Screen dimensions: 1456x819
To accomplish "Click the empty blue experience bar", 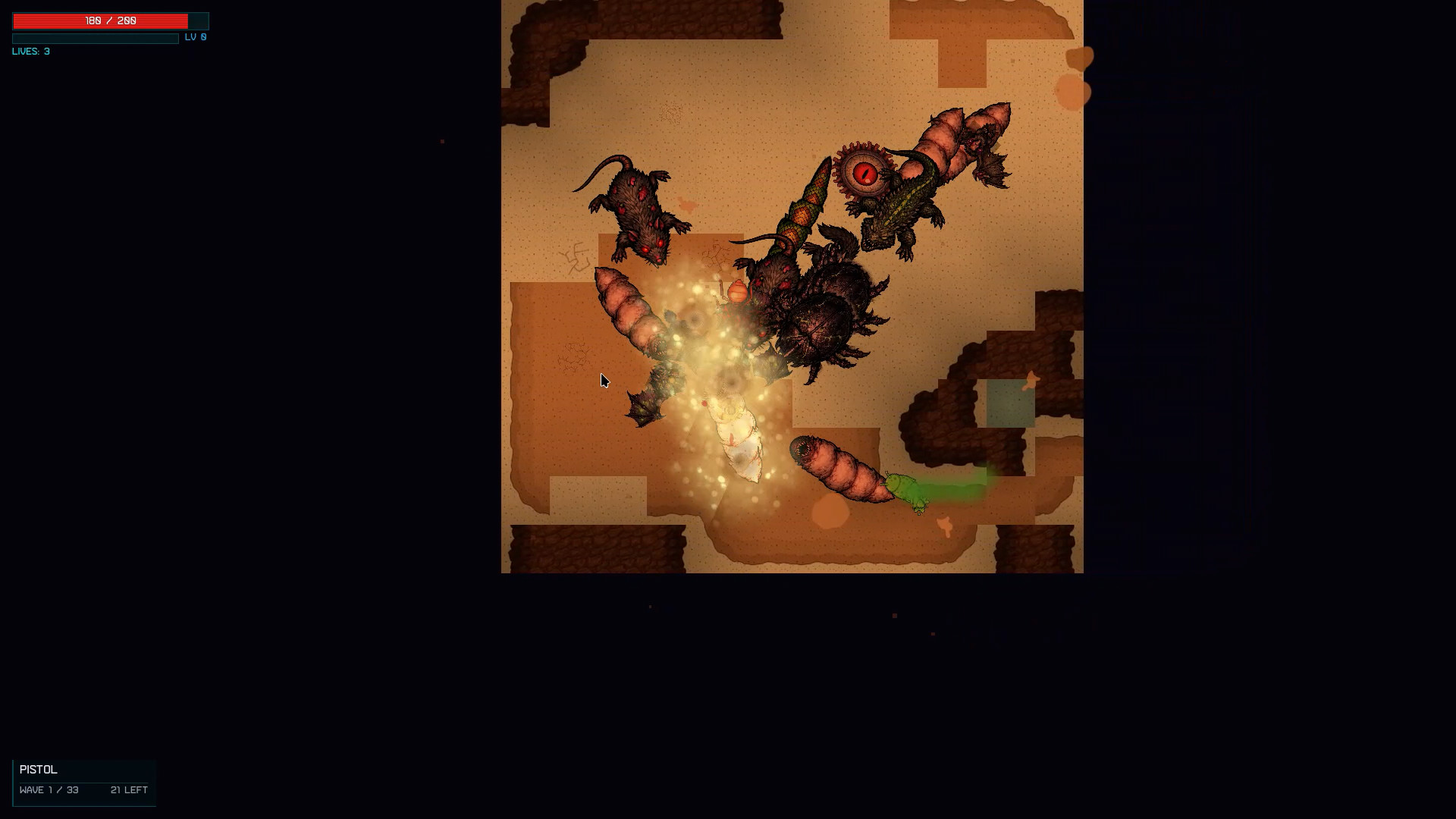I will click(95, 38).
